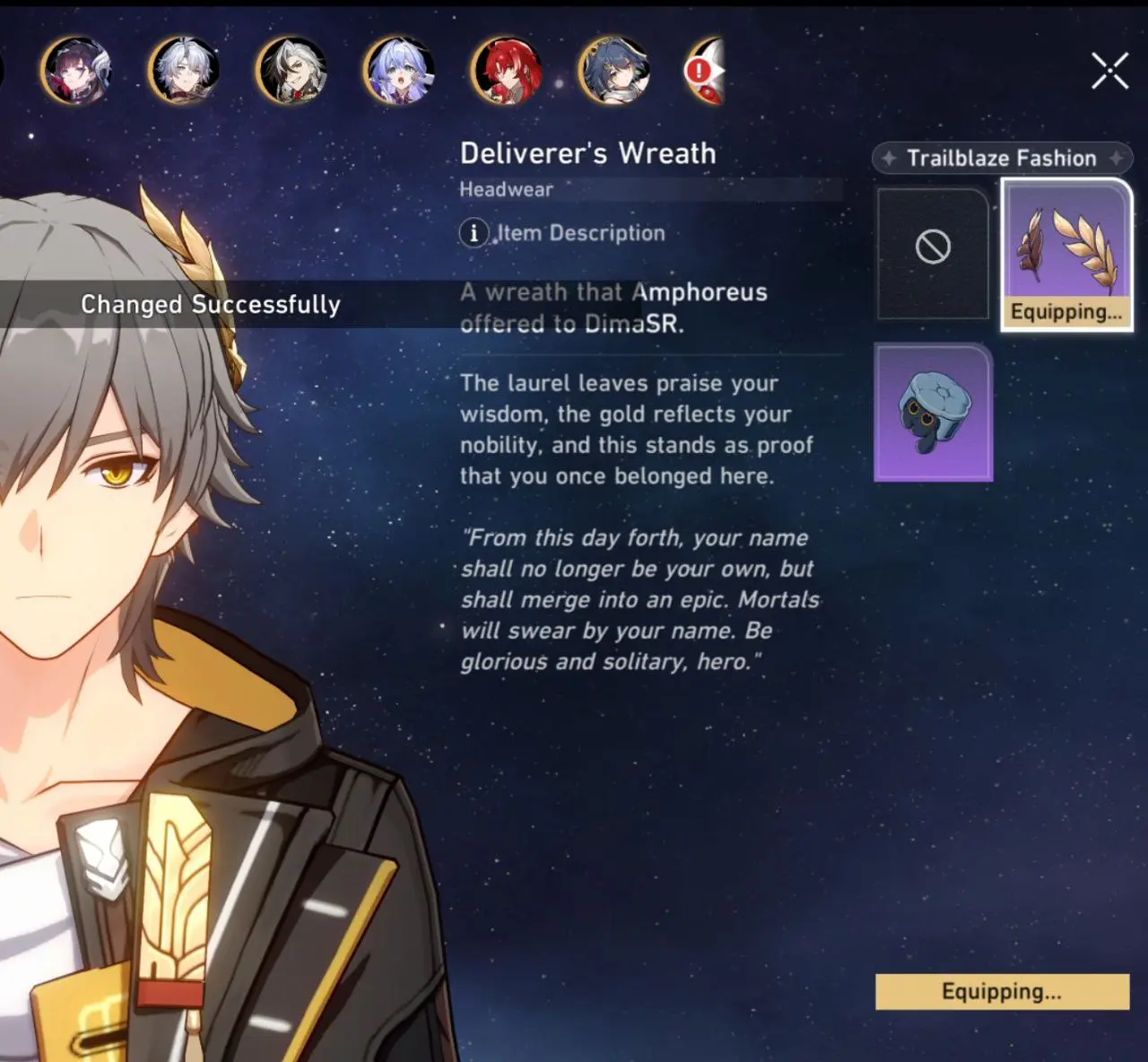The image size is (1148, 1062).
Task: Select the blue-haired singer character portrait
Action: 399,70
